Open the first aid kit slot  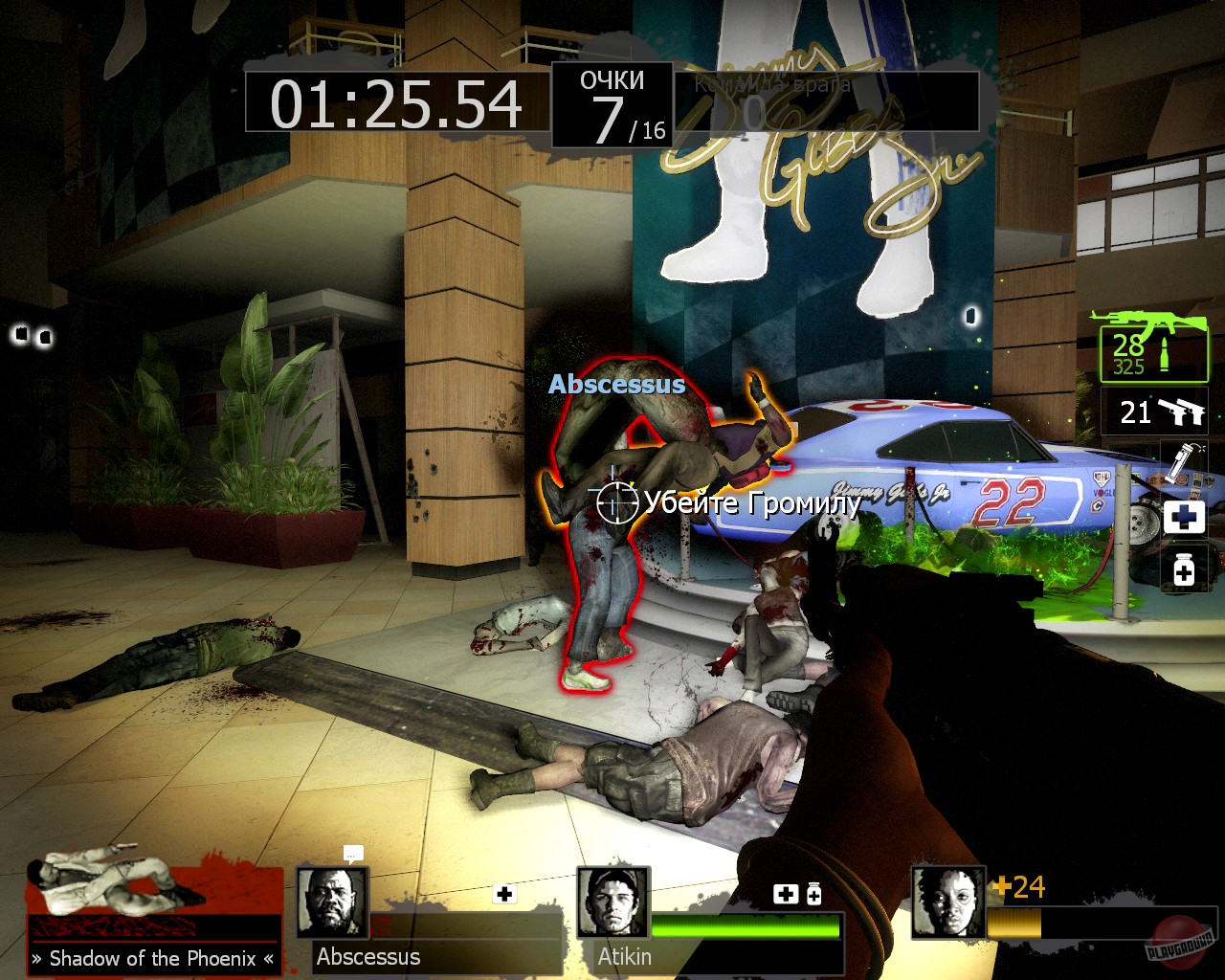tap(1184, 516)
